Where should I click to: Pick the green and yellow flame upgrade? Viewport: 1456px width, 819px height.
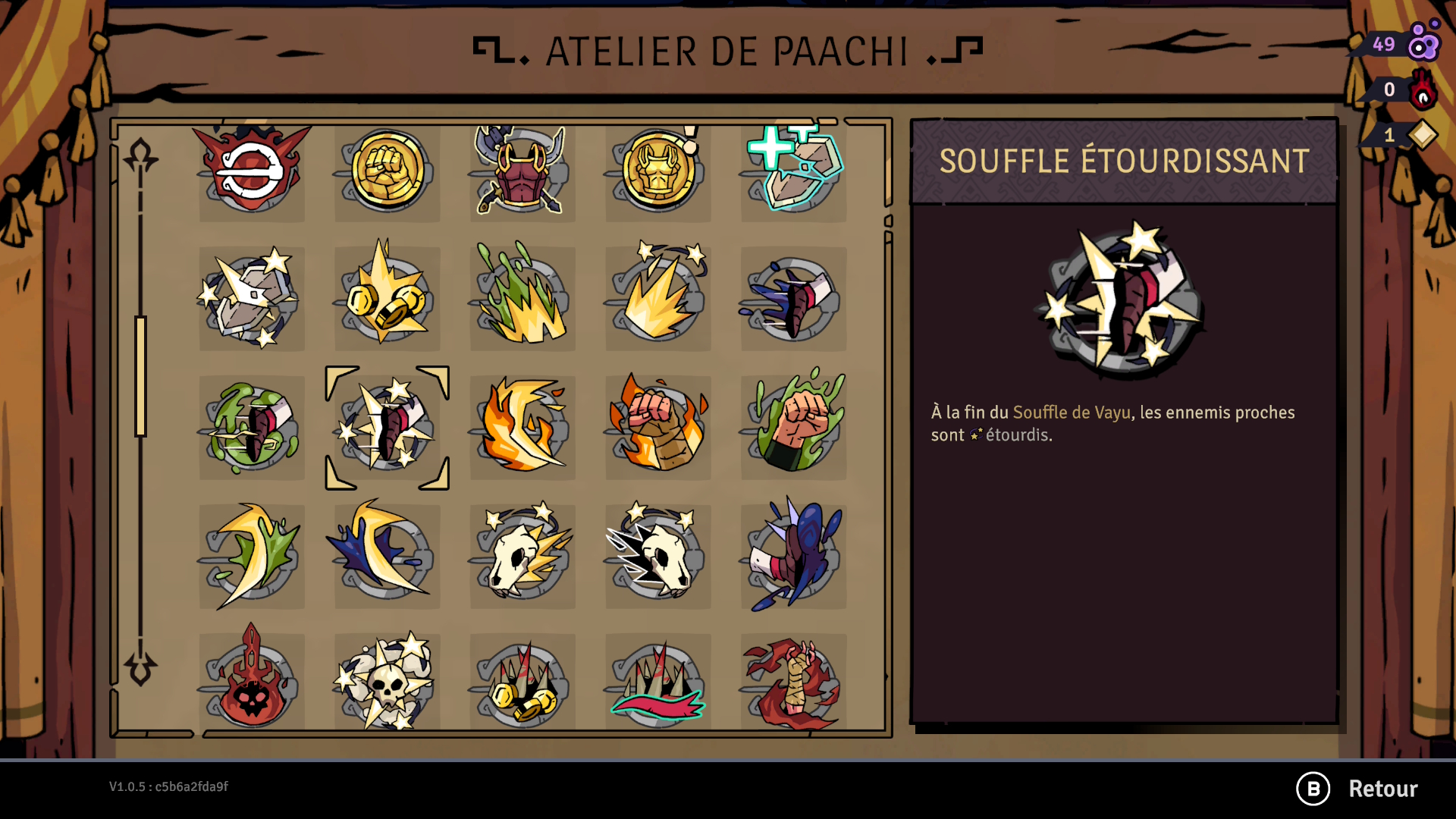click(x=522, y=299)
